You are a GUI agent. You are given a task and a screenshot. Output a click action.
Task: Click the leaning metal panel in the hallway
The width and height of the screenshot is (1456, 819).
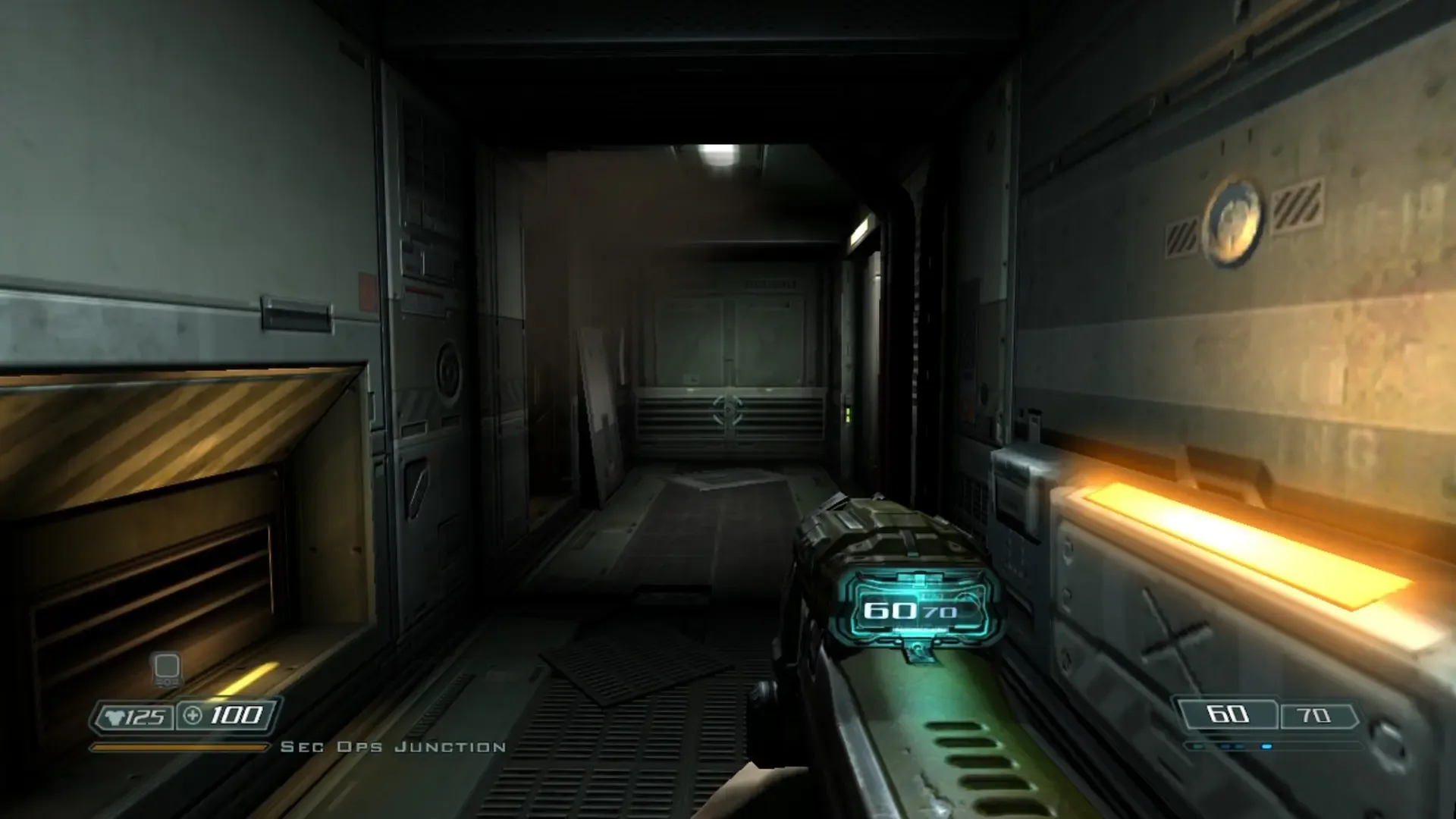599,409
